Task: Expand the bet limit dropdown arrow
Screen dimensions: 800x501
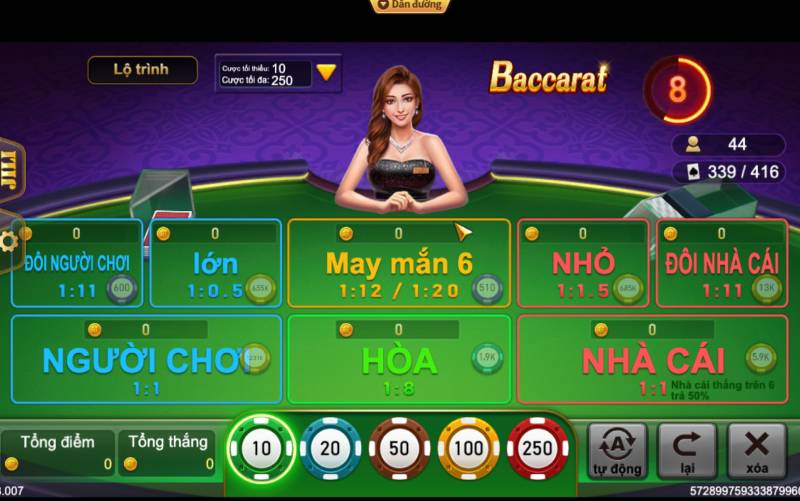Action: pyautogui.click(x=327, y=73)
